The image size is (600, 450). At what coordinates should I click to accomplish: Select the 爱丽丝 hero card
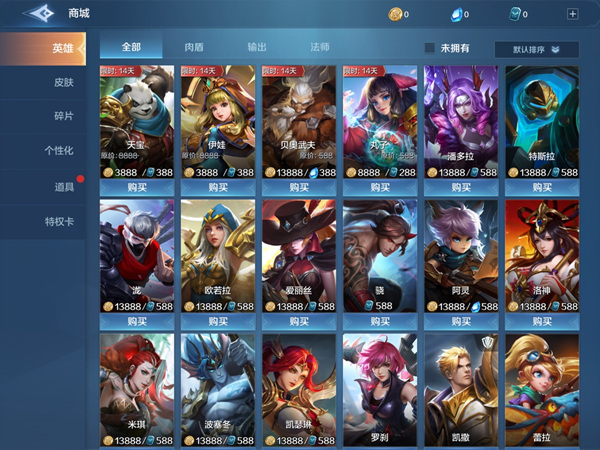pos(299,255)
